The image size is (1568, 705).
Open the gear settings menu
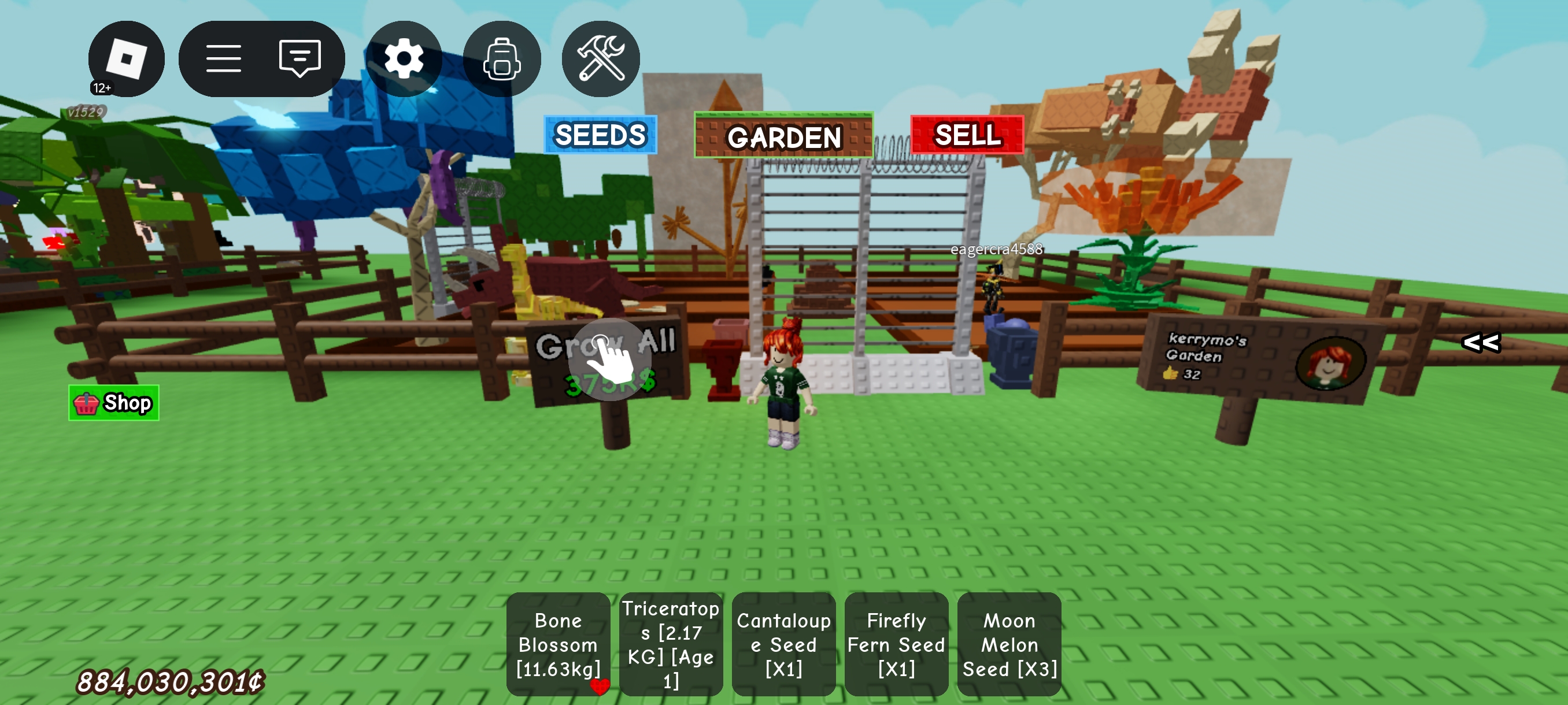404,59
